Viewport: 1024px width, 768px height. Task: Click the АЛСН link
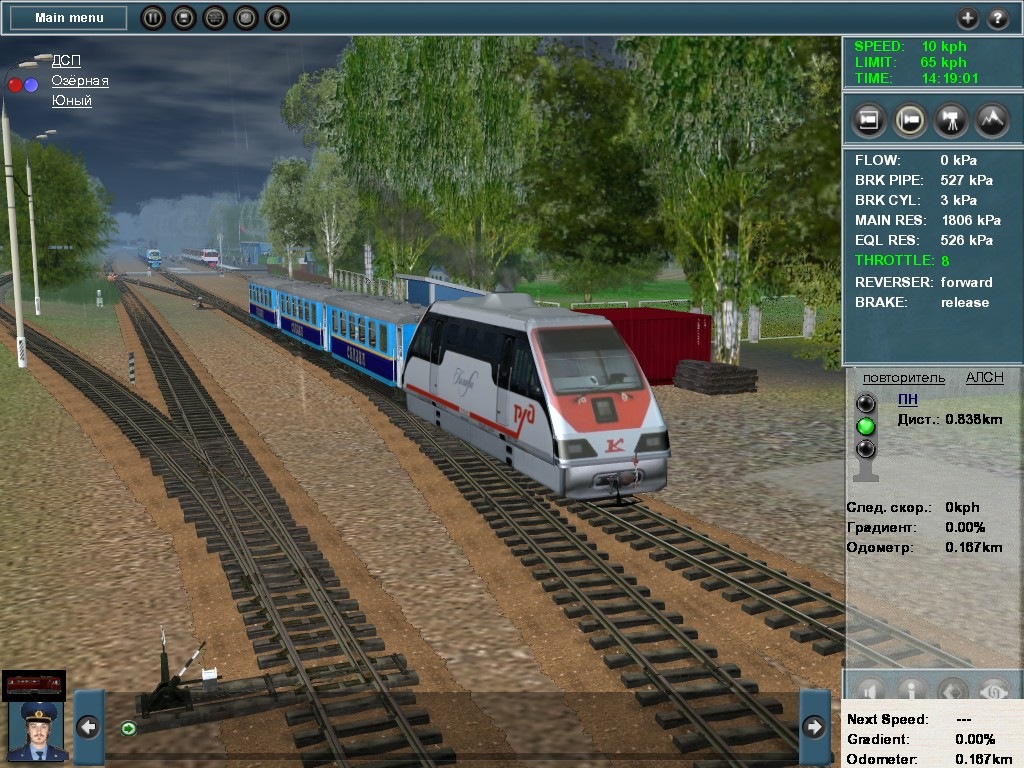click(x=984, y=378)
